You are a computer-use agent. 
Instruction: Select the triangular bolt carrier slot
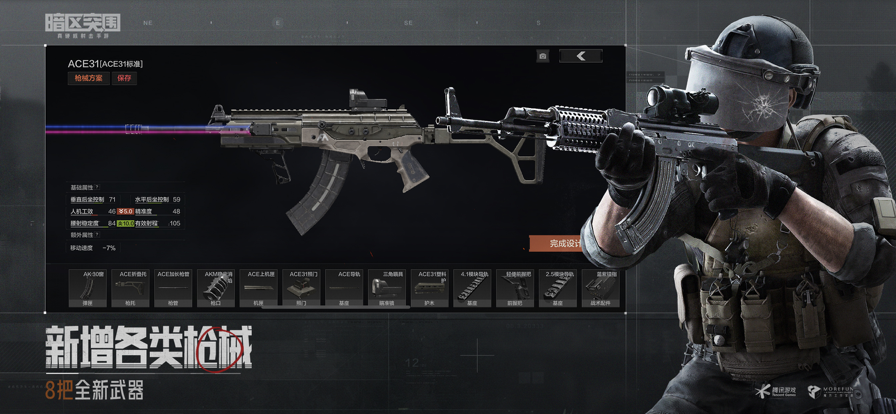[387, 287]
